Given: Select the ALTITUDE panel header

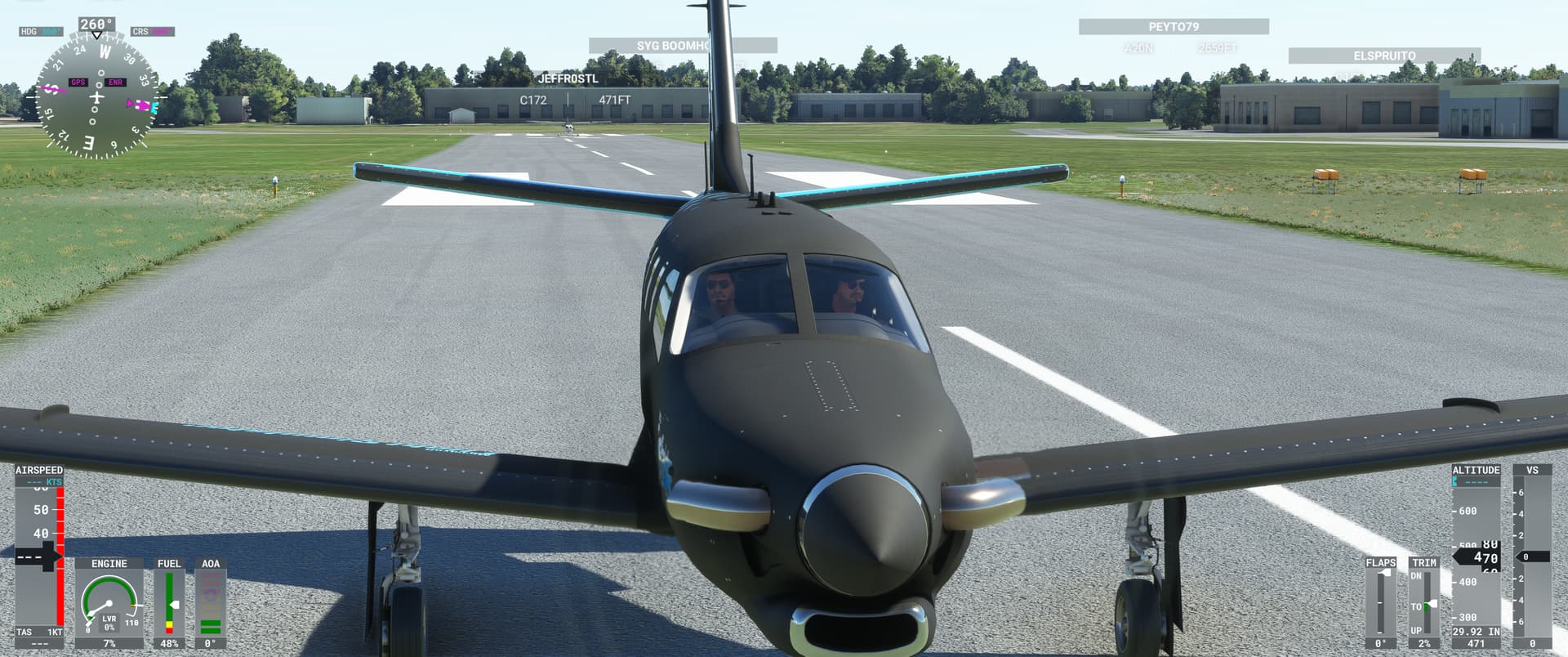Looking at the screenshot, I should pos(1476,470).
